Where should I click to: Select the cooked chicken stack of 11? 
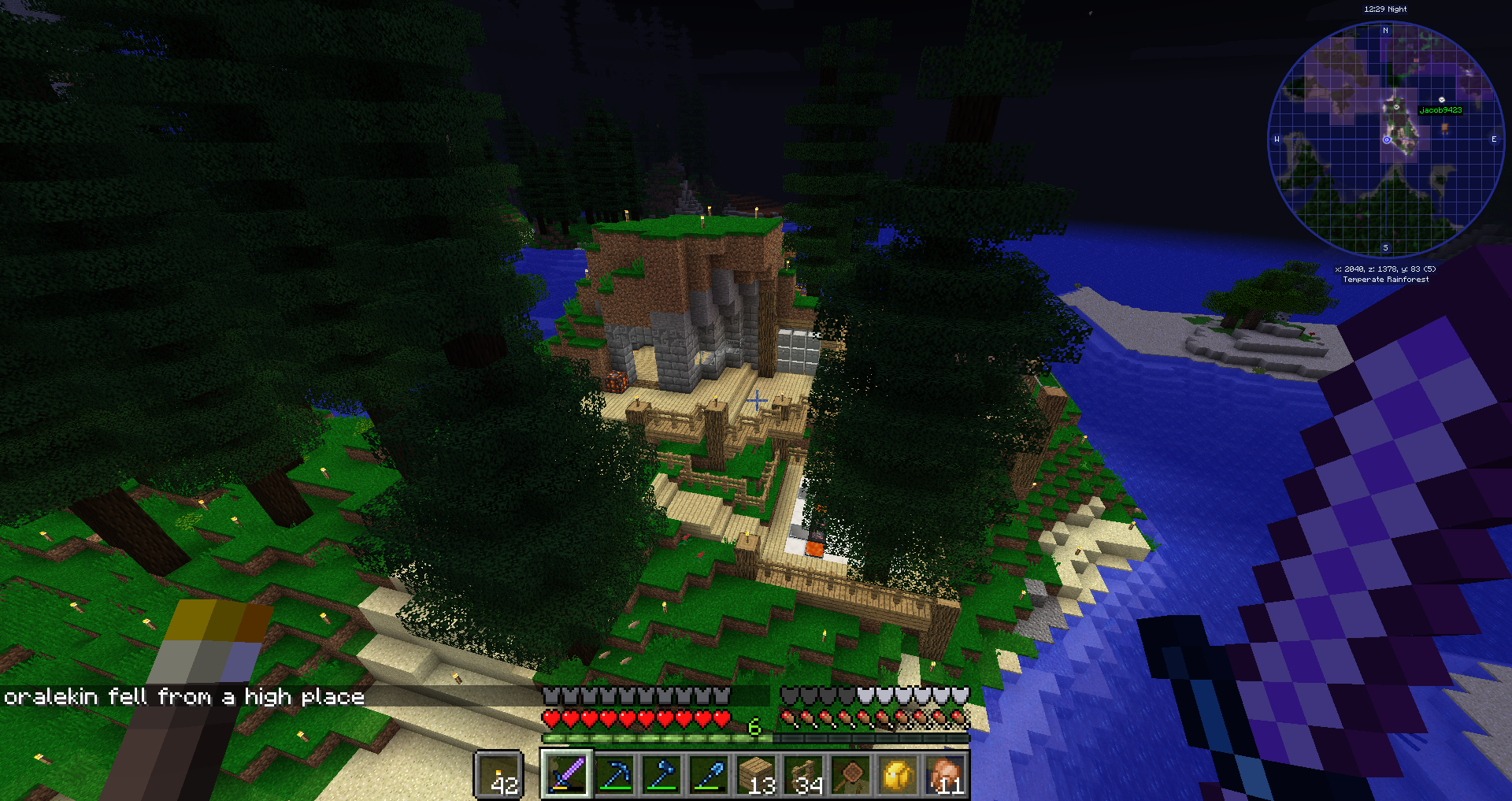(x=946, y=775)
